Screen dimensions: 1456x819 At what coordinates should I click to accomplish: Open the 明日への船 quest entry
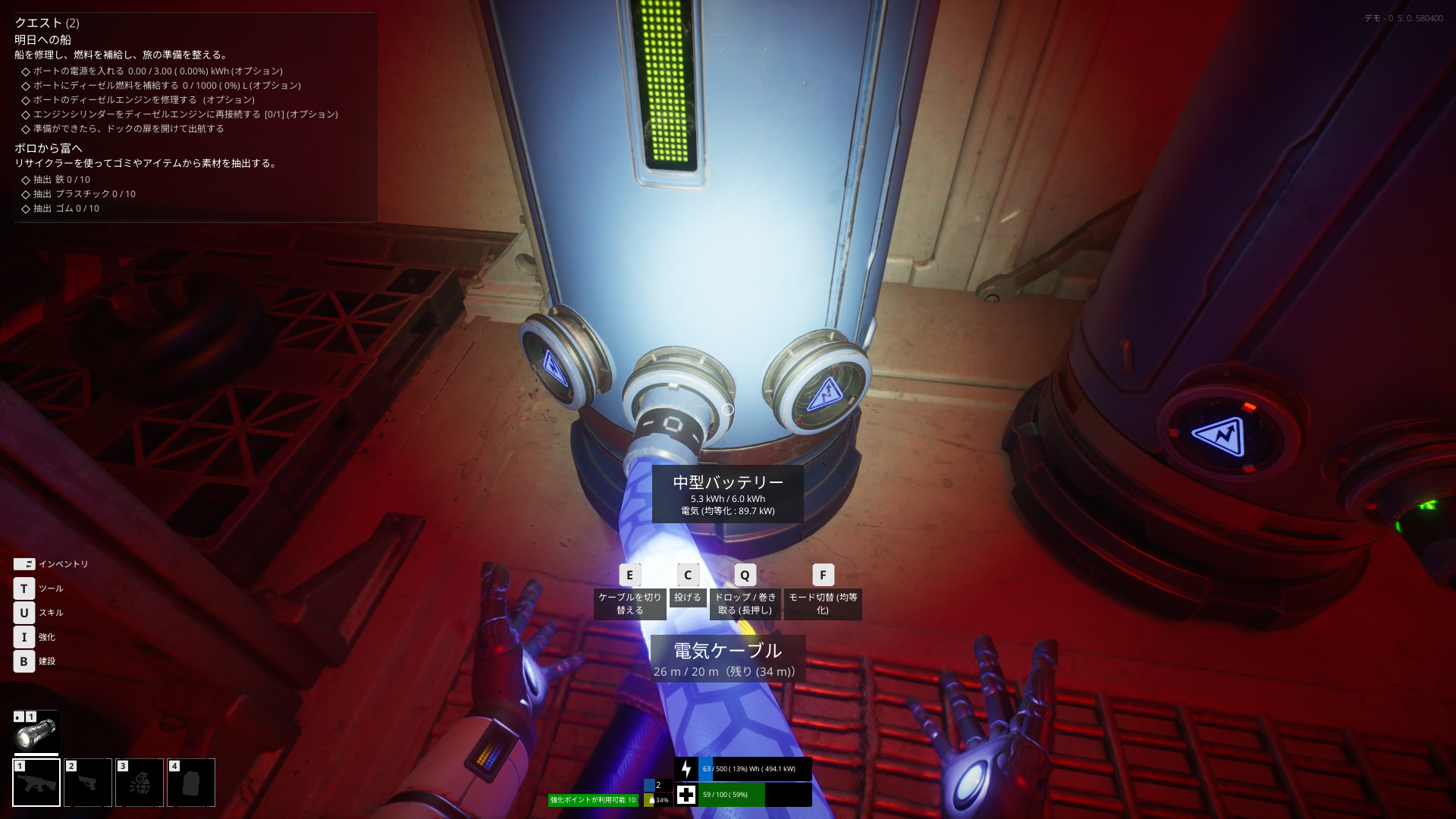[x=43, y=39]
